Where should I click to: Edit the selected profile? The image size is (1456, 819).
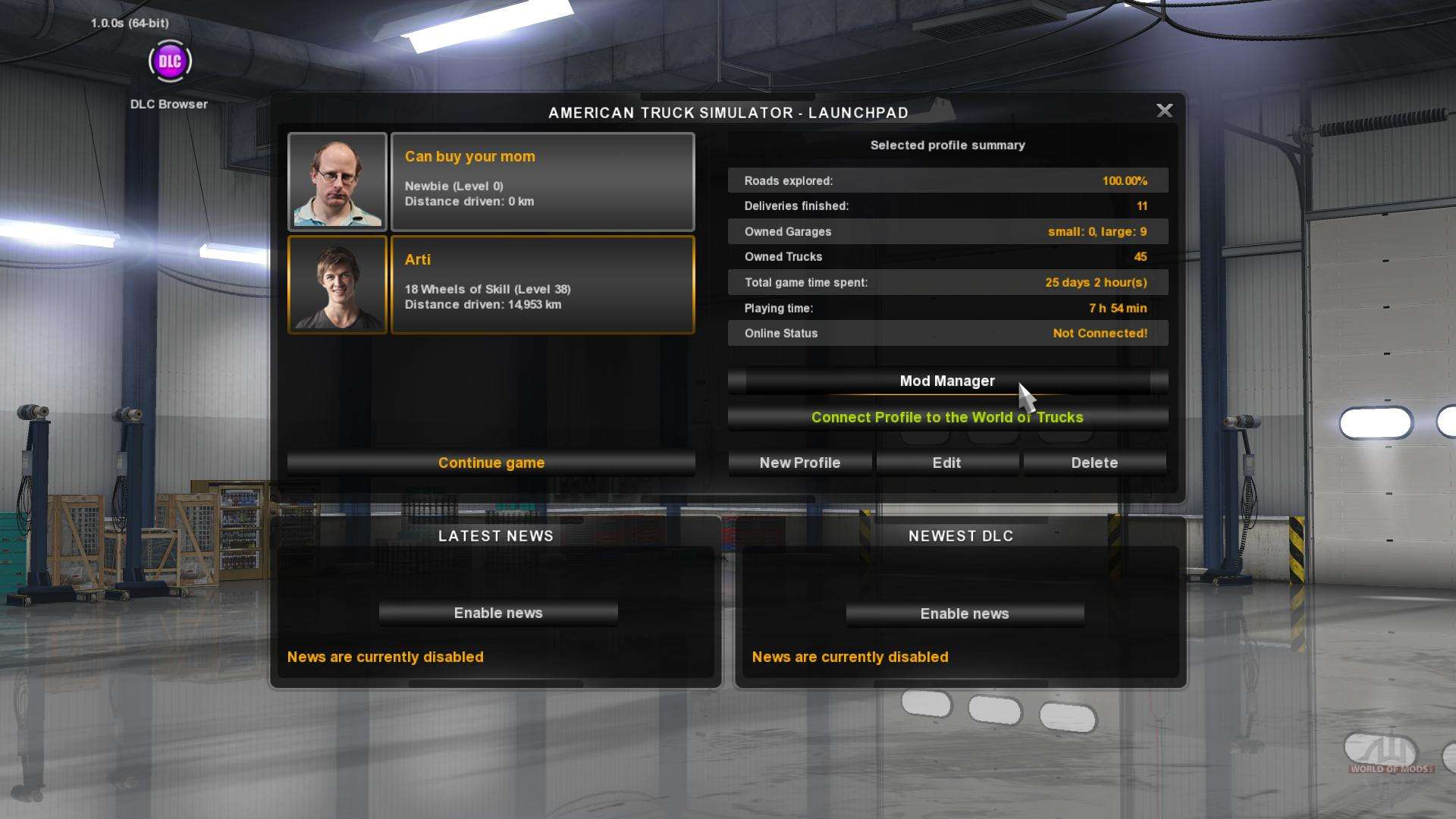click(x=946, y=463)
